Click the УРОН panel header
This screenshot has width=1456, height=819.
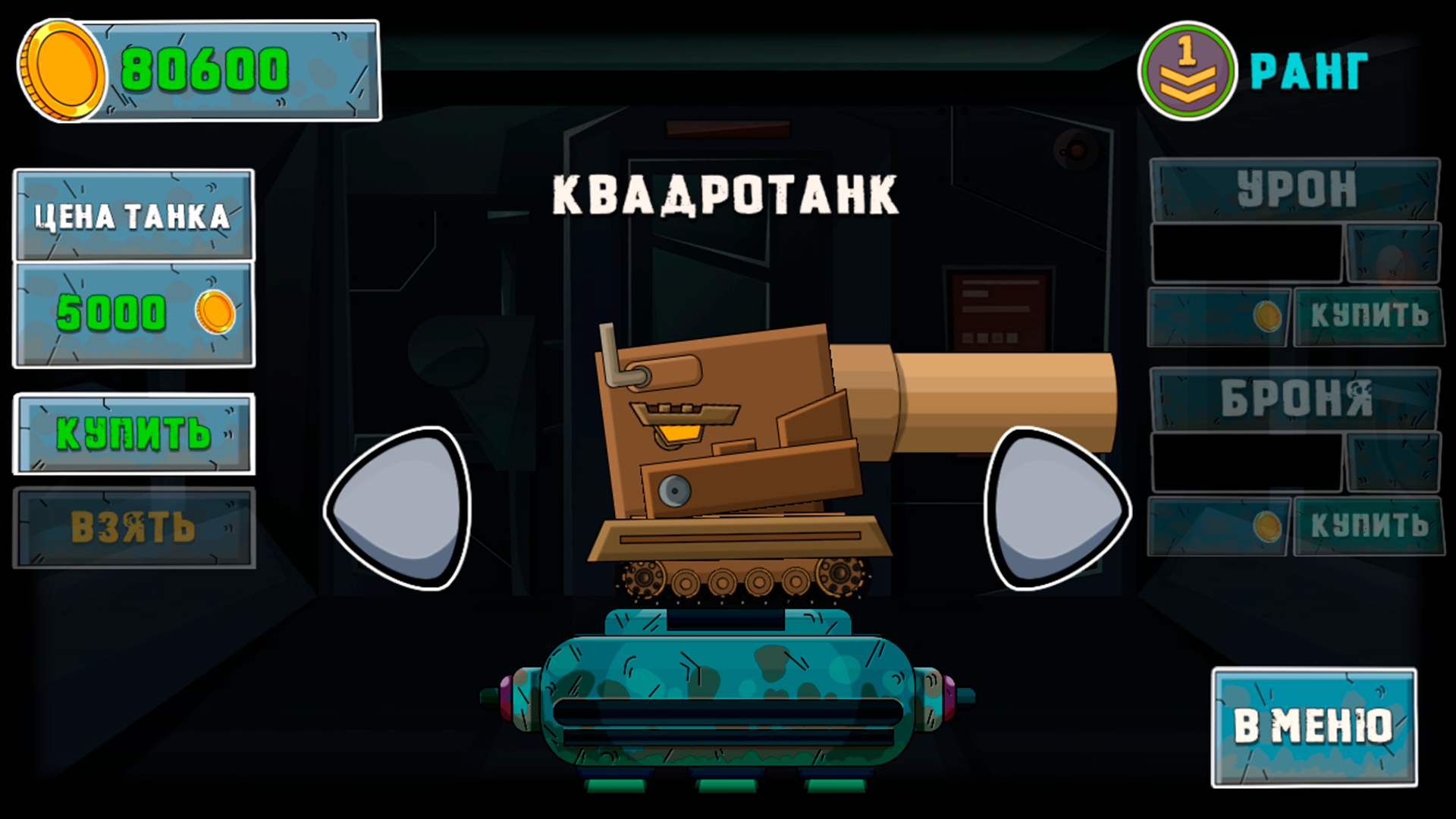click(x=1295, y=190)
